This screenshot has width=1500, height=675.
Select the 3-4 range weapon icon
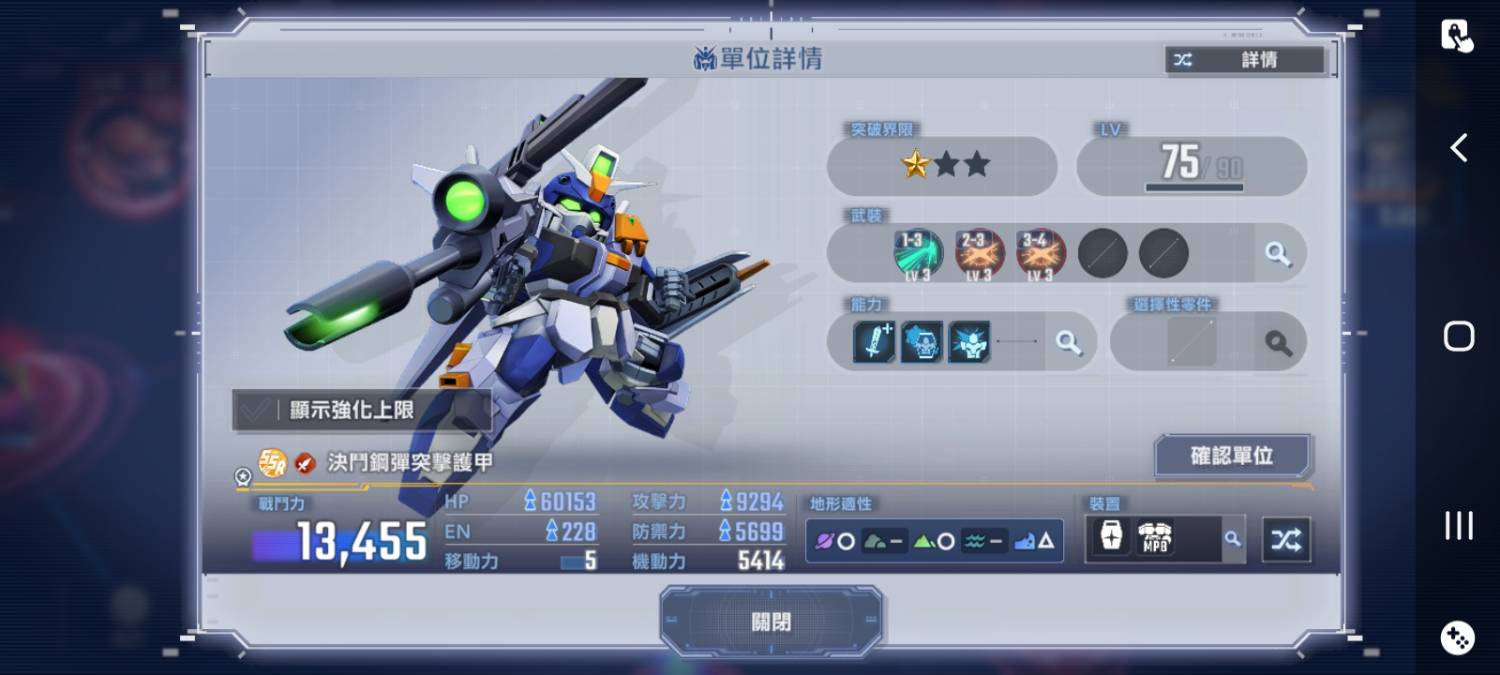coord(1041,254)
